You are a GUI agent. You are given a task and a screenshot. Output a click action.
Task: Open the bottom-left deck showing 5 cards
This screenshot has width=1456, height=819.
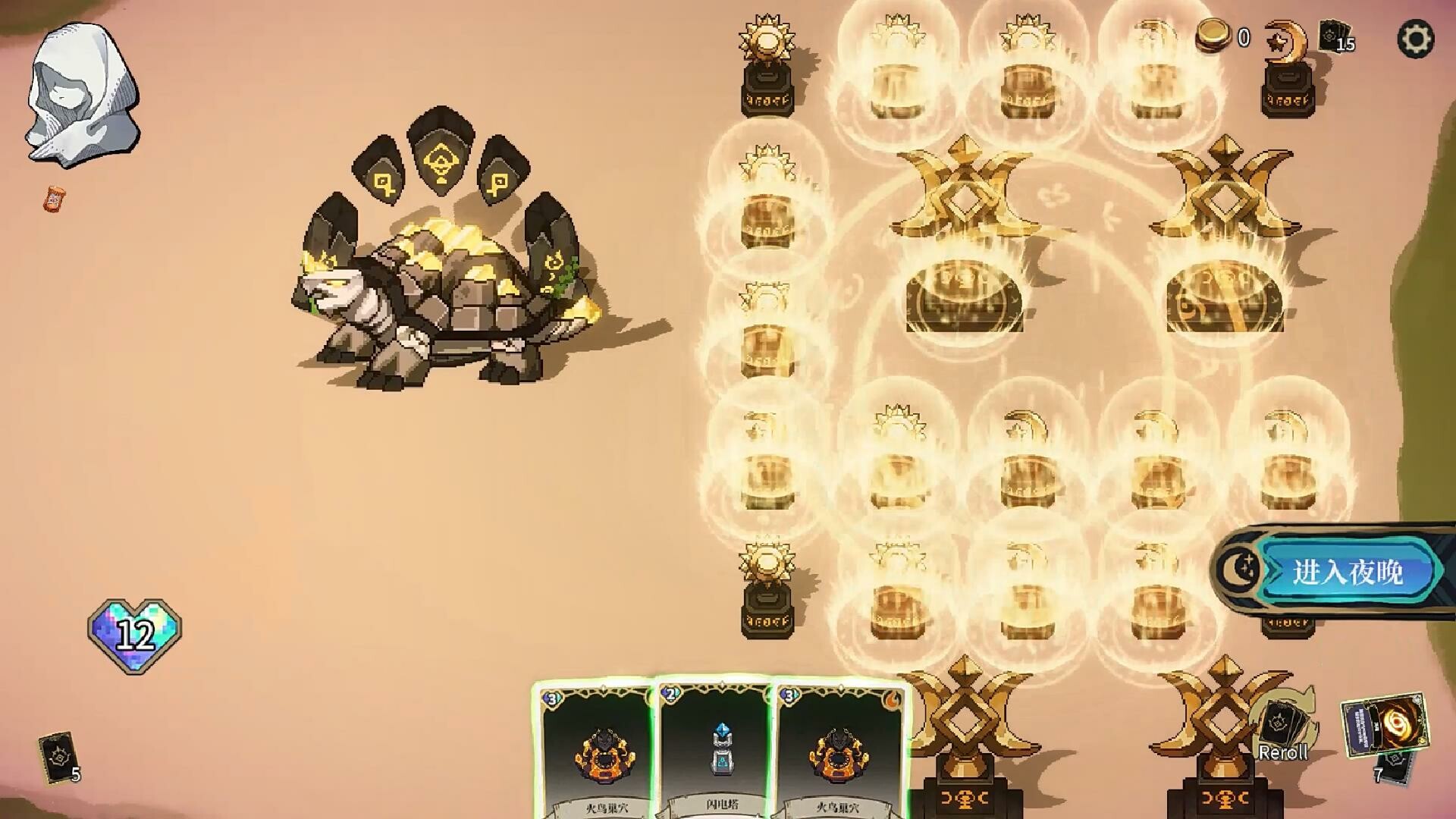click(x=57, y=758)
